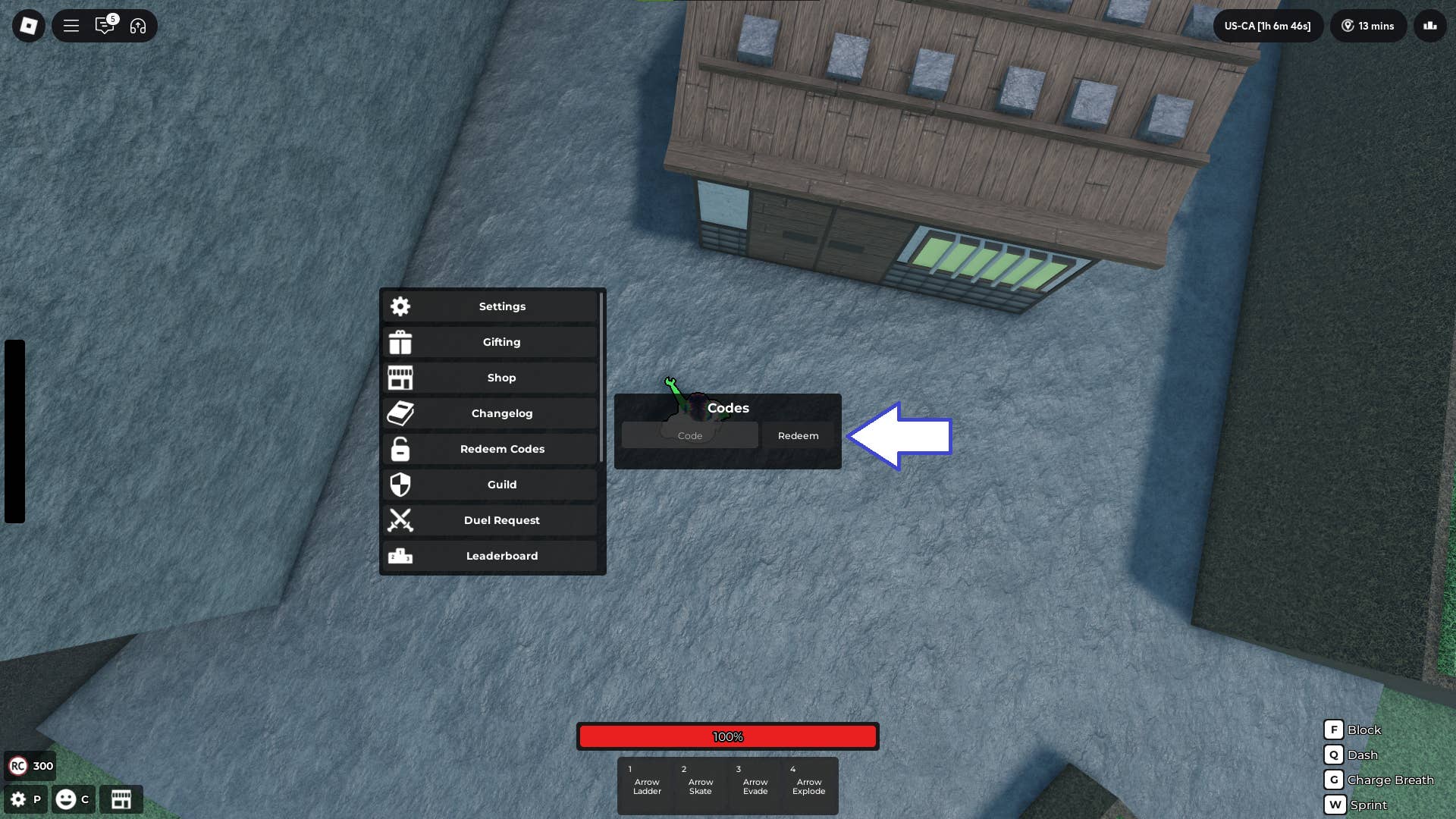Screen dimensions: 1456x819
Task: Click the Duel Request crossed swords icon
Action: click(400, 520)
